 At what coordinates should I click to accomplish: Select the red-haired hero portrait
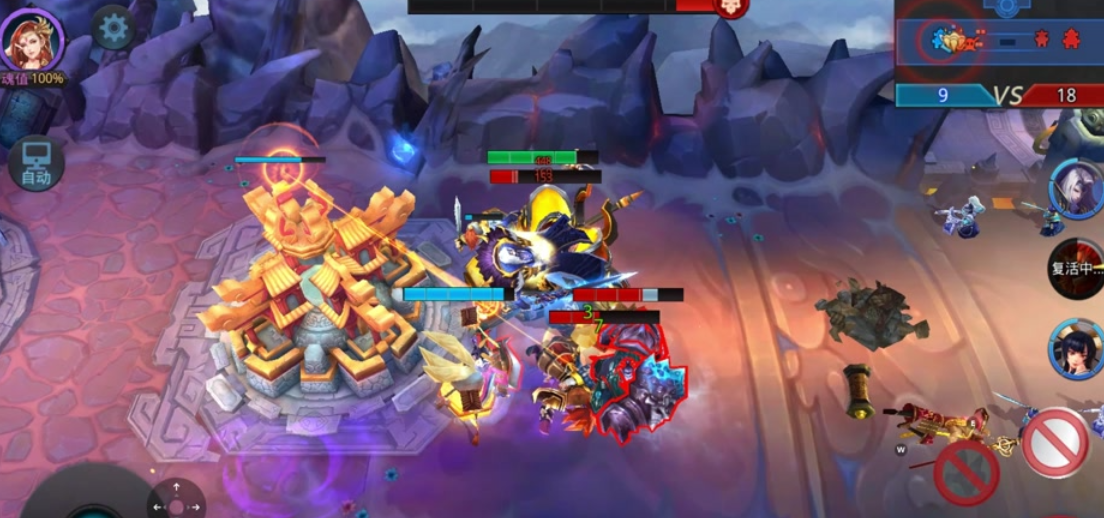31,38
